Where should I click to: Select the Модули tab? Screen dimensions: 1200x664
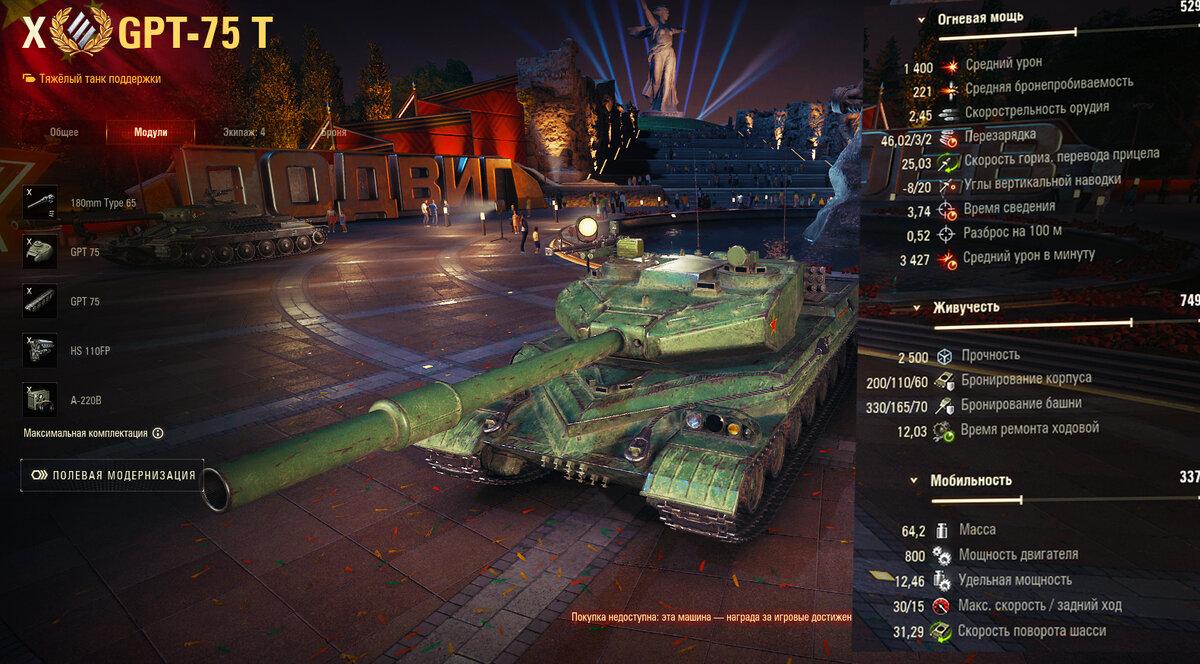(x=150, y=132)
